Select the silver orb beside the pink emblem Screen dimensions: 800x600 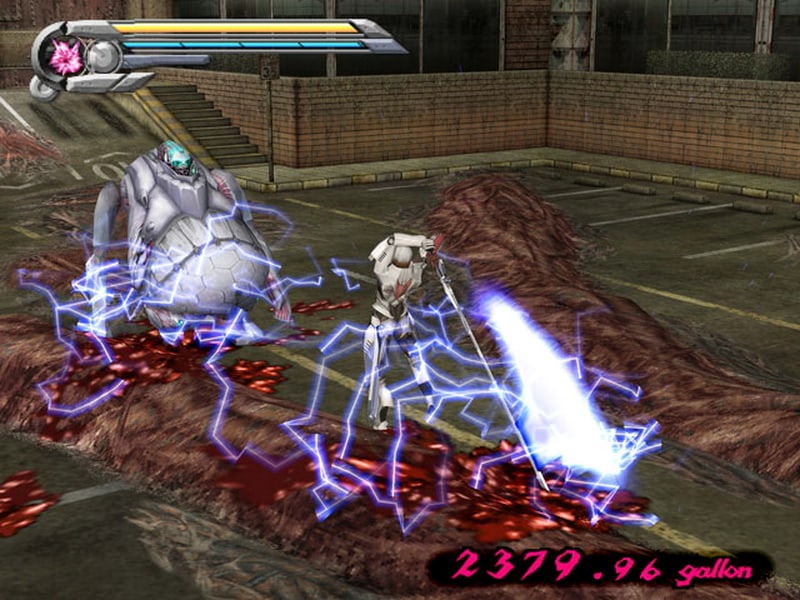pyautogui.click(x=103, y=57)
